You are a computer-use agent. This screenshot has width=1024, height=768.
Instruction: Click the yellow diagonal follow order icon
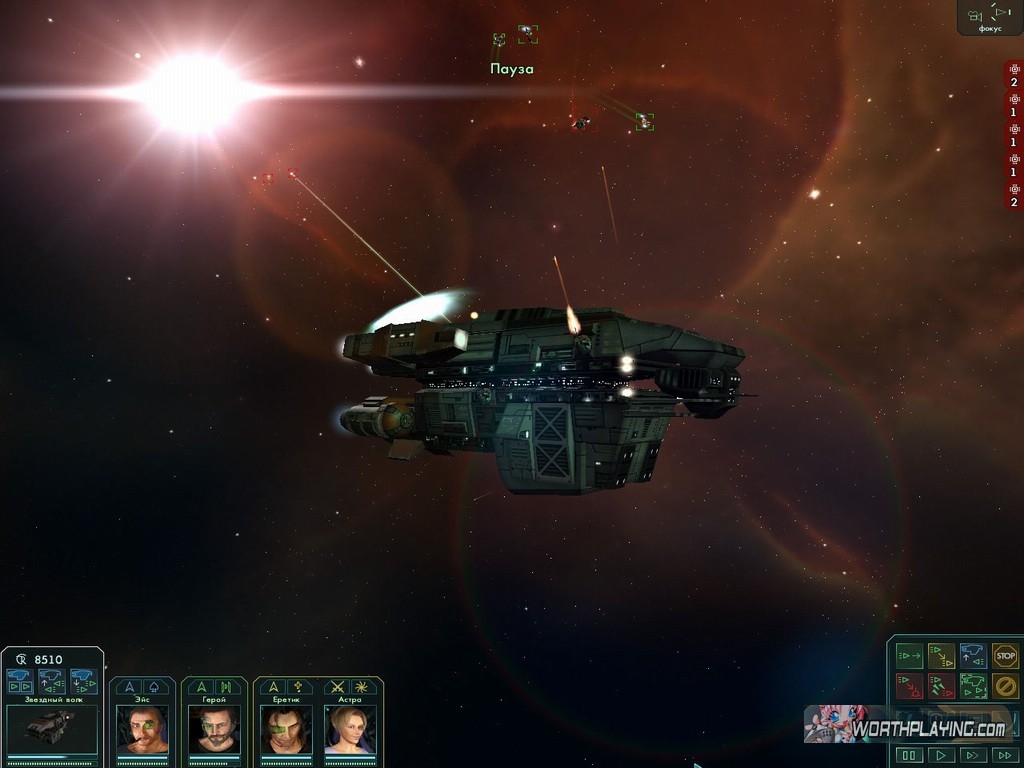click(x=941, y=656)
